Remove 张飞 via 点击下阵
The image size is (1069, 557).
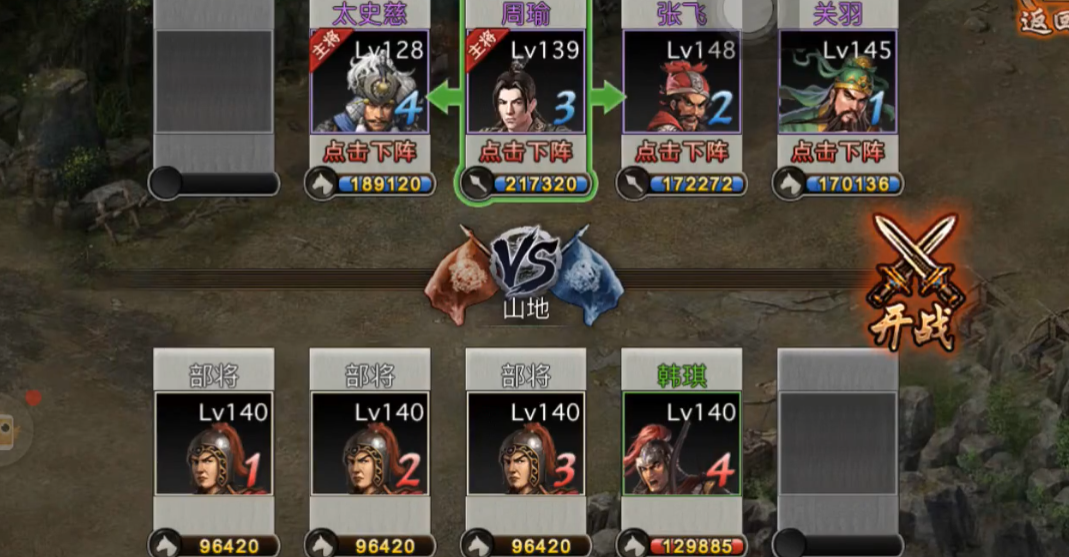tap(682, 151)
